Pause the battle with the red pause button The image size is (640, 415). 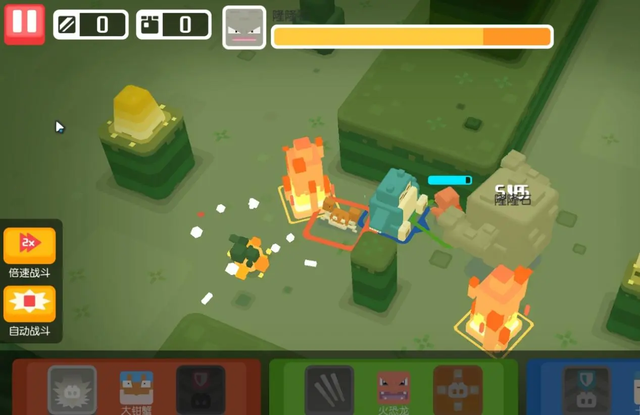coord(24,24)
